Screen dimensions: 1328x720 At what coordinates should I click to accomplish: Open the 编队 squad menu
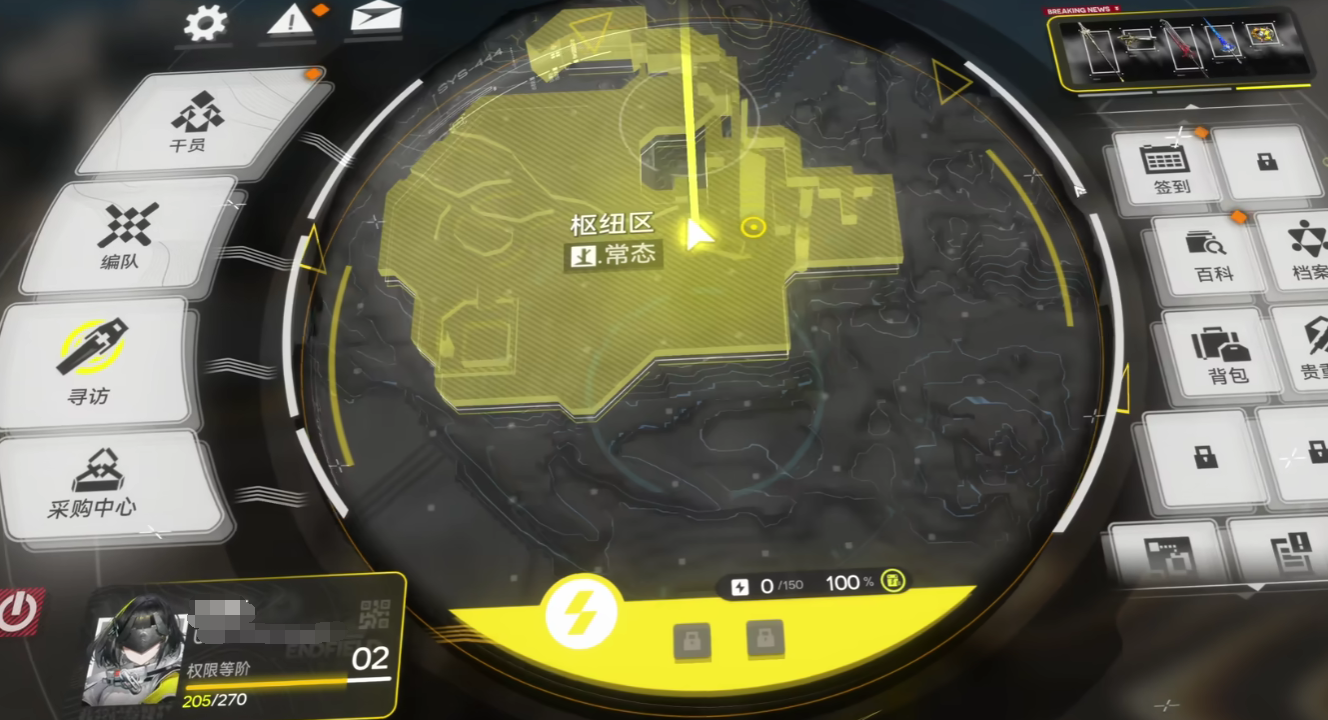pyautogui.click(x=128, y=236)
